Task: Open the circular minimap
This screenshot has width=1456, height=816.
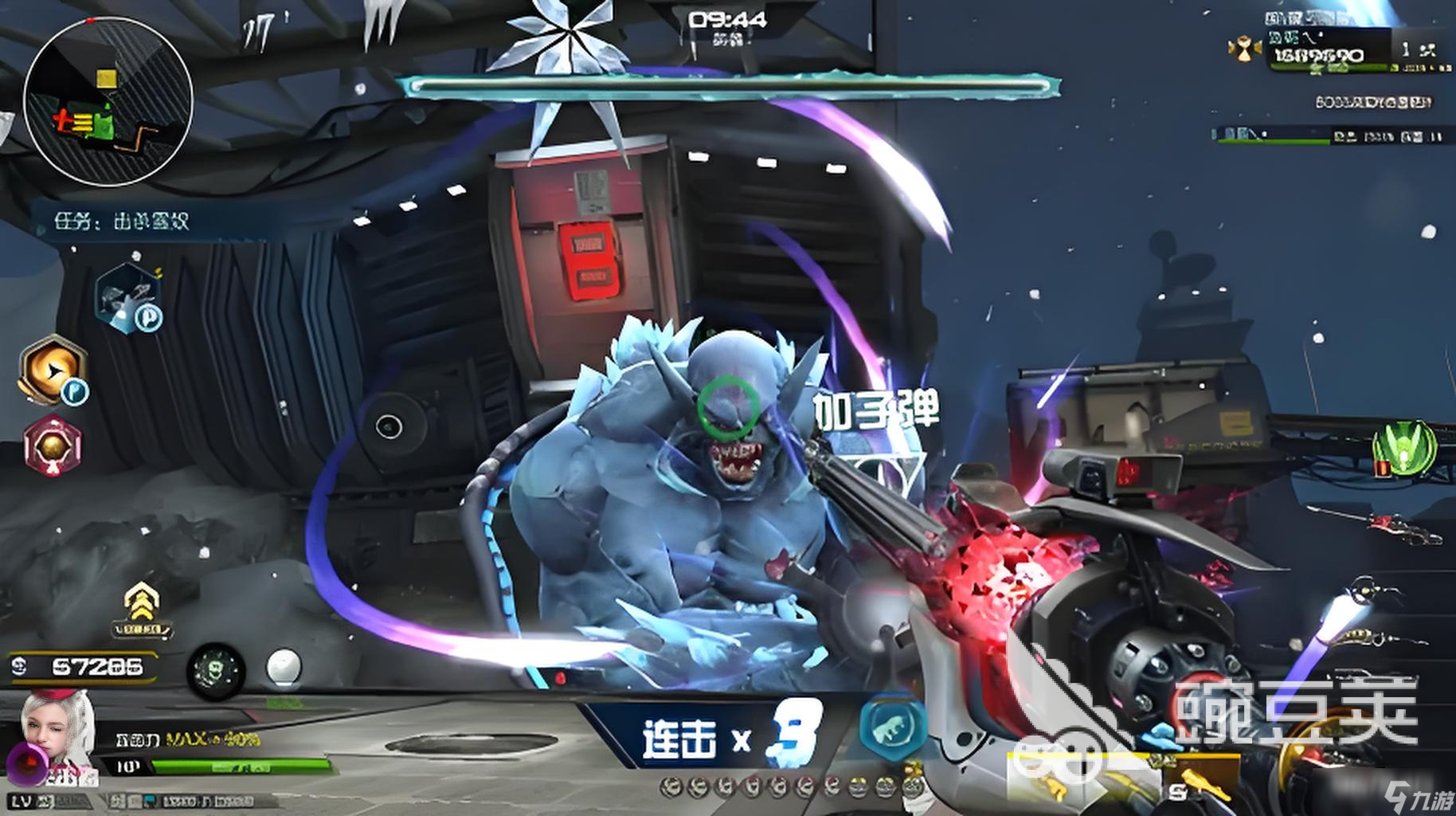Action: click(x=108, y=102)
